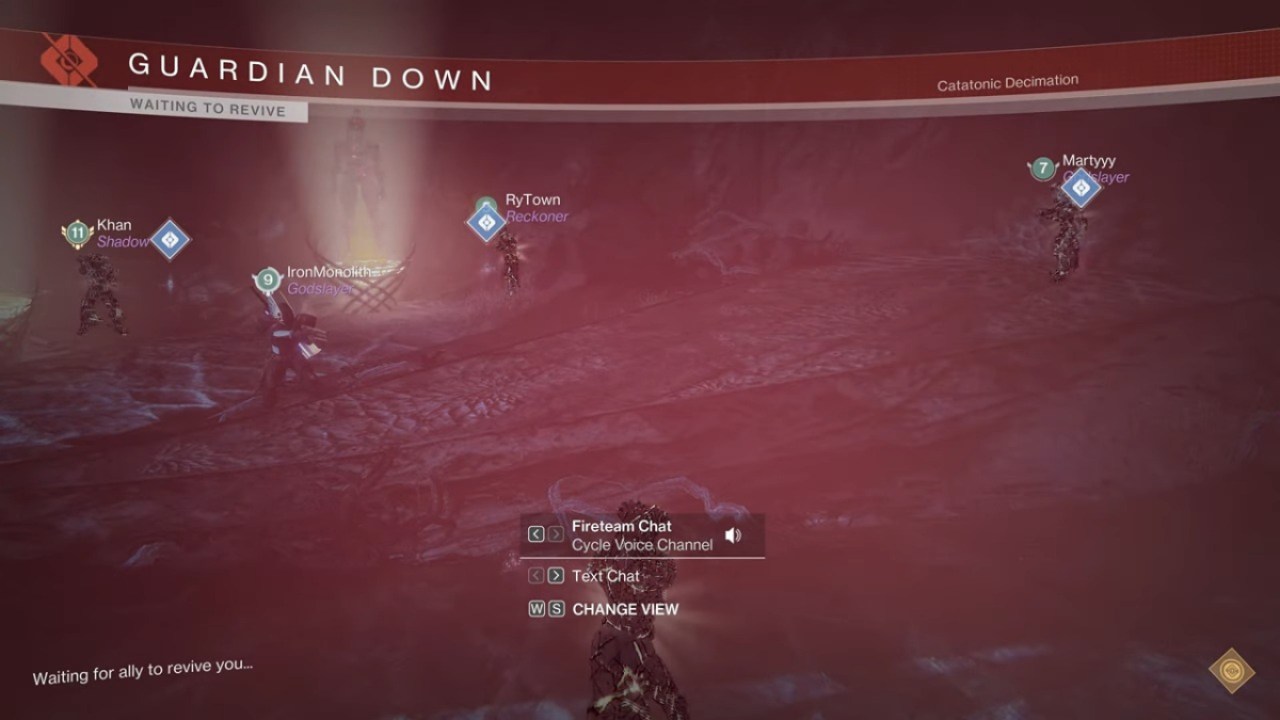Click the CHANGE VIEW control
1280x720 pixels.
tap(625, 609)
